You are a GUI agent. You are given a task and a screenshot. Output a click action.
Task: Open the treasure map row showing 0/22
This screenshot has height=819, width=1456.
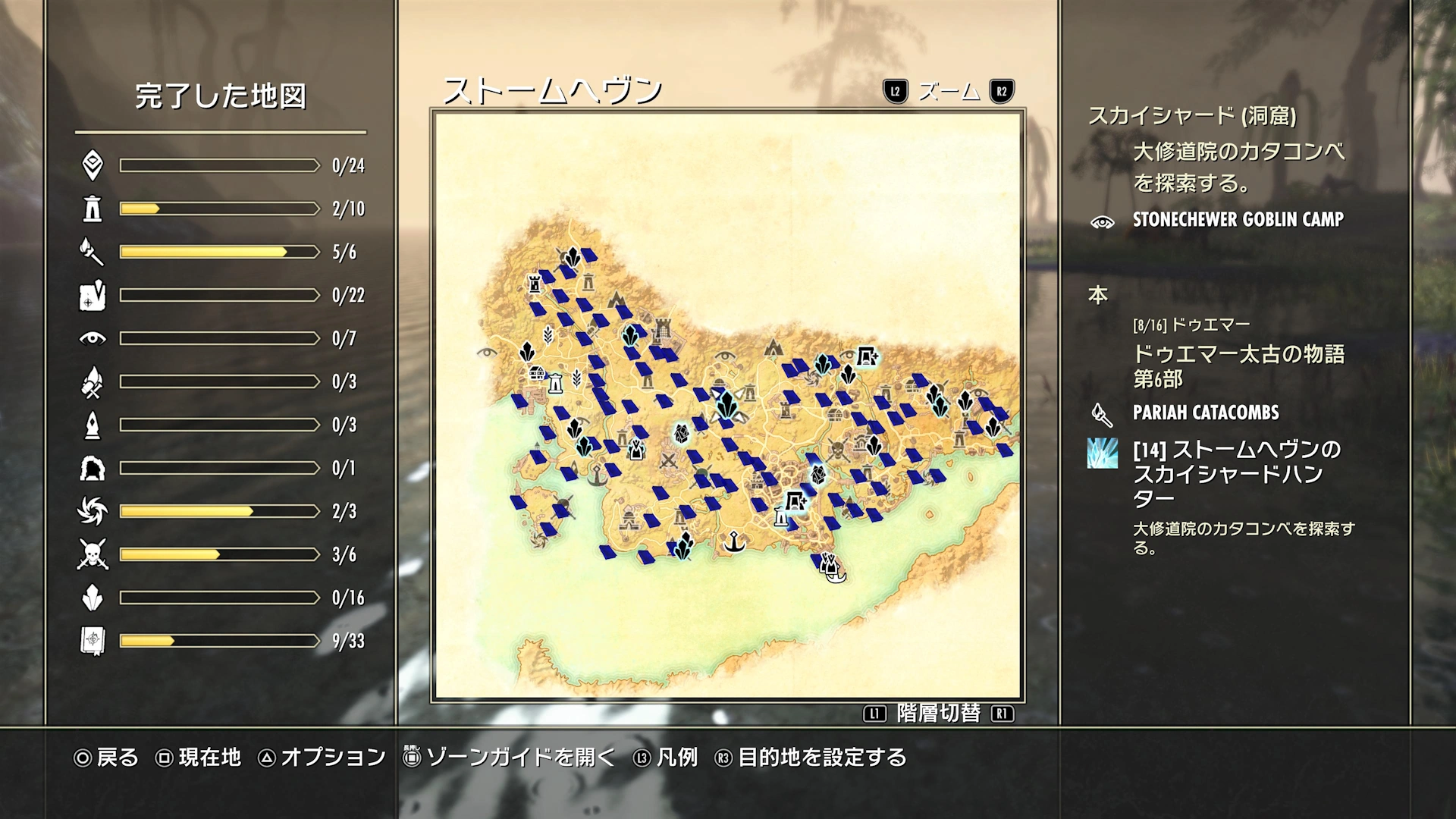coord(220,295)
